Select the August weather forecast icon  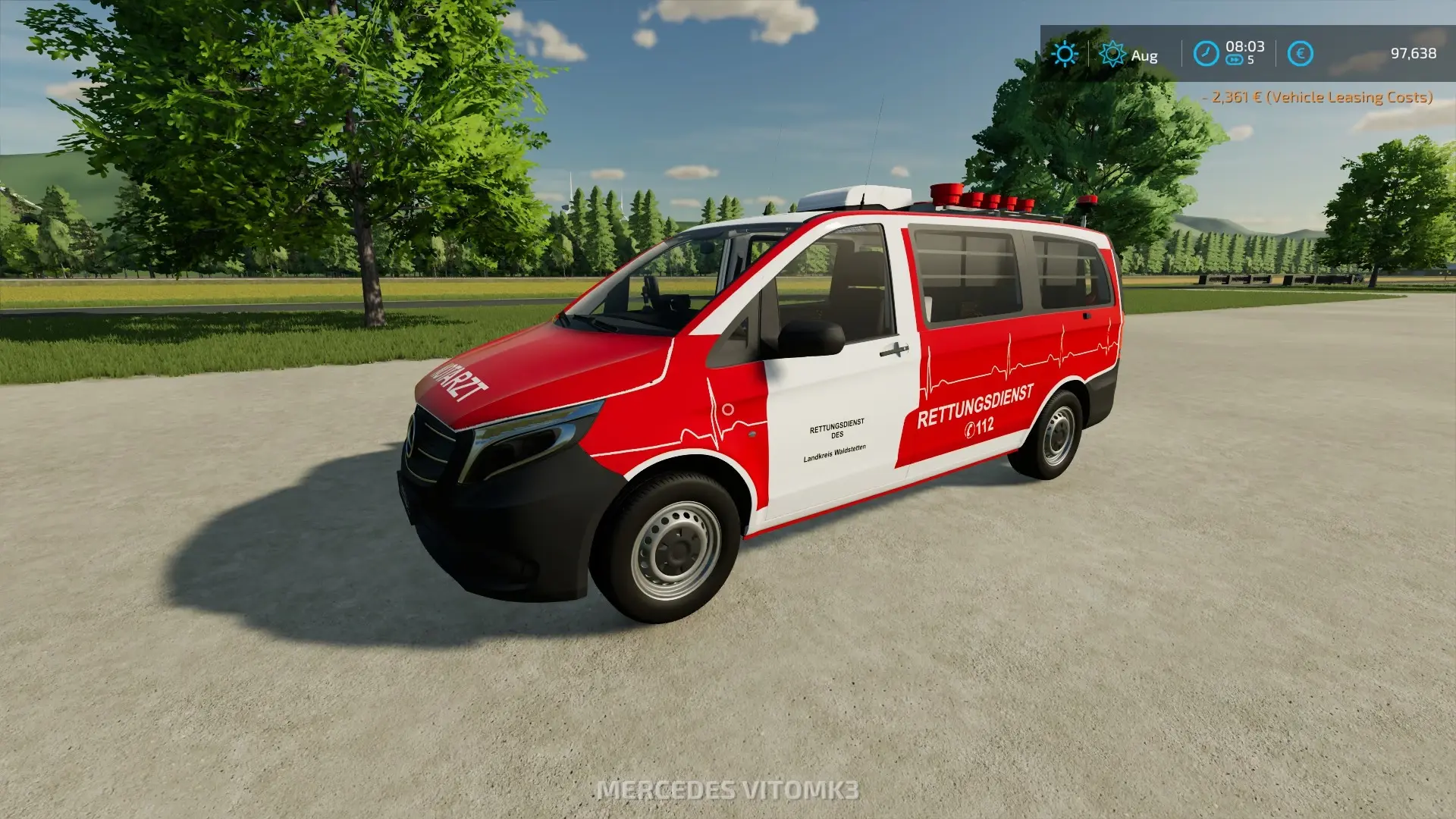click(x=1112, y=54)
